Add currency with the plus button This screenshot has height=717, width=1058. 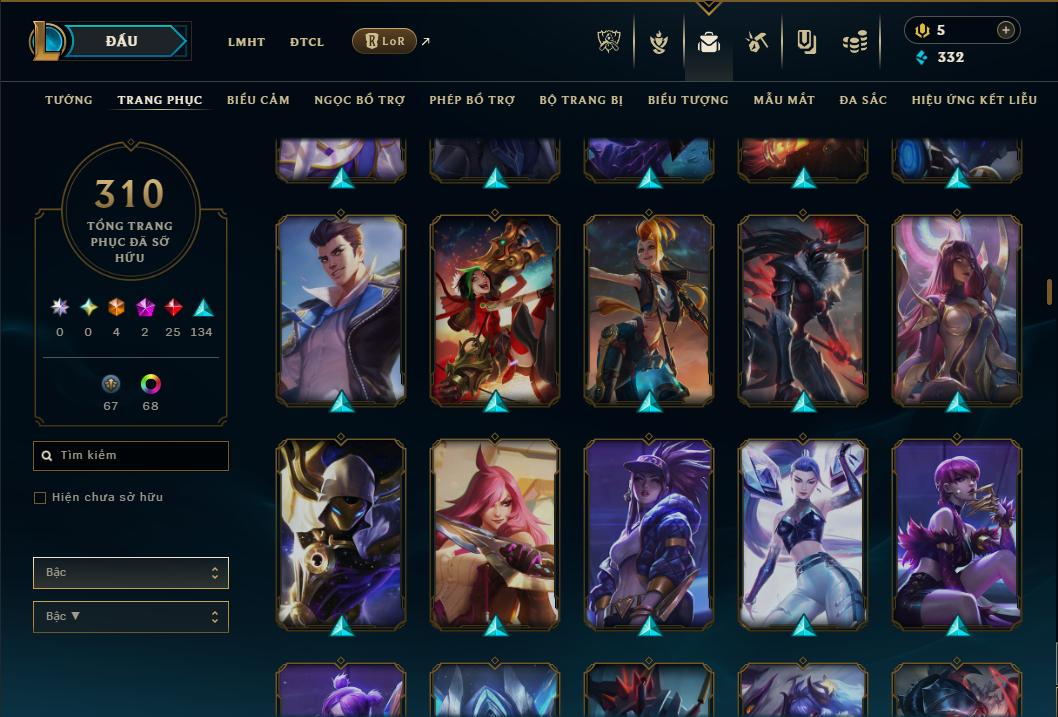[x=1006, y=30]
